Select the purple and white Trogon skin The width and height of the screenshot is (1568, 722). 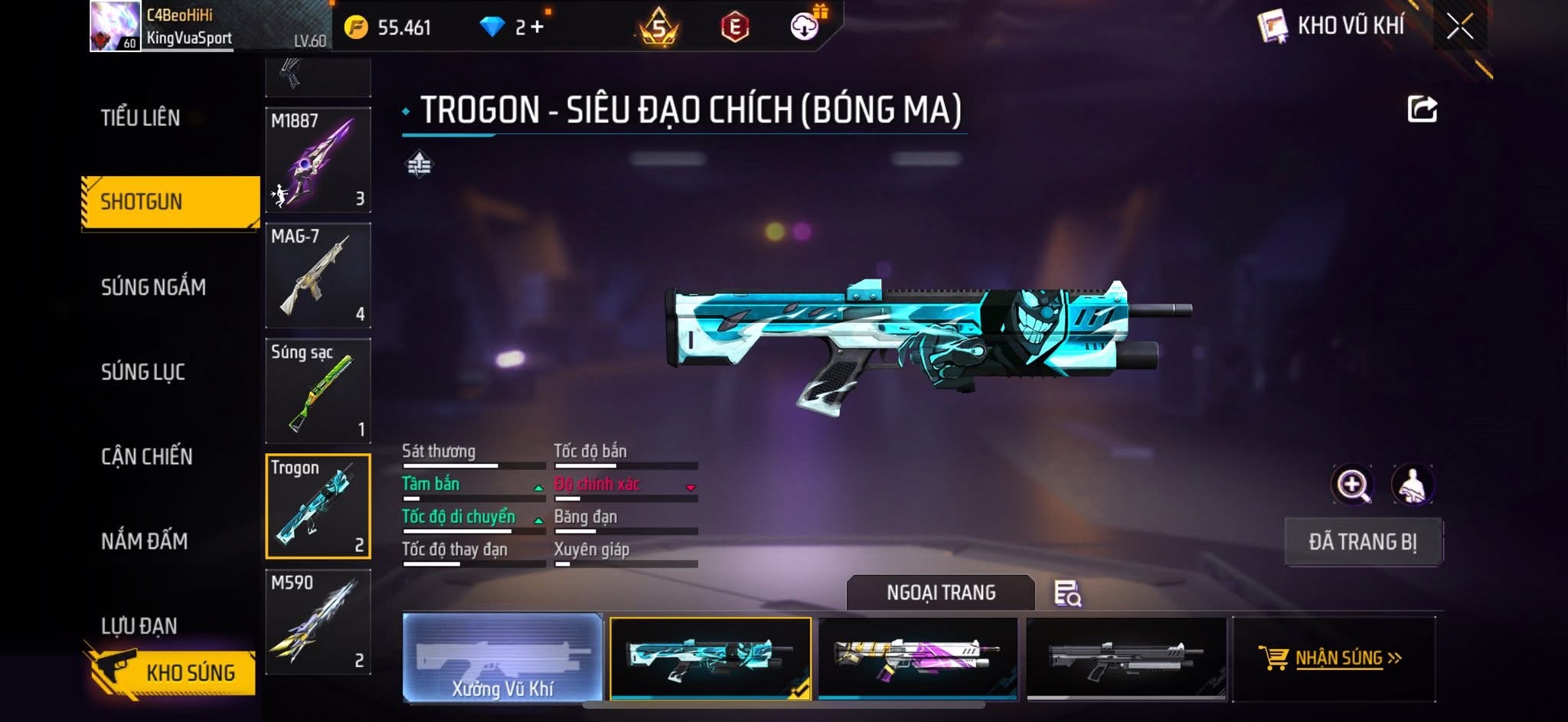coord(918,658)
